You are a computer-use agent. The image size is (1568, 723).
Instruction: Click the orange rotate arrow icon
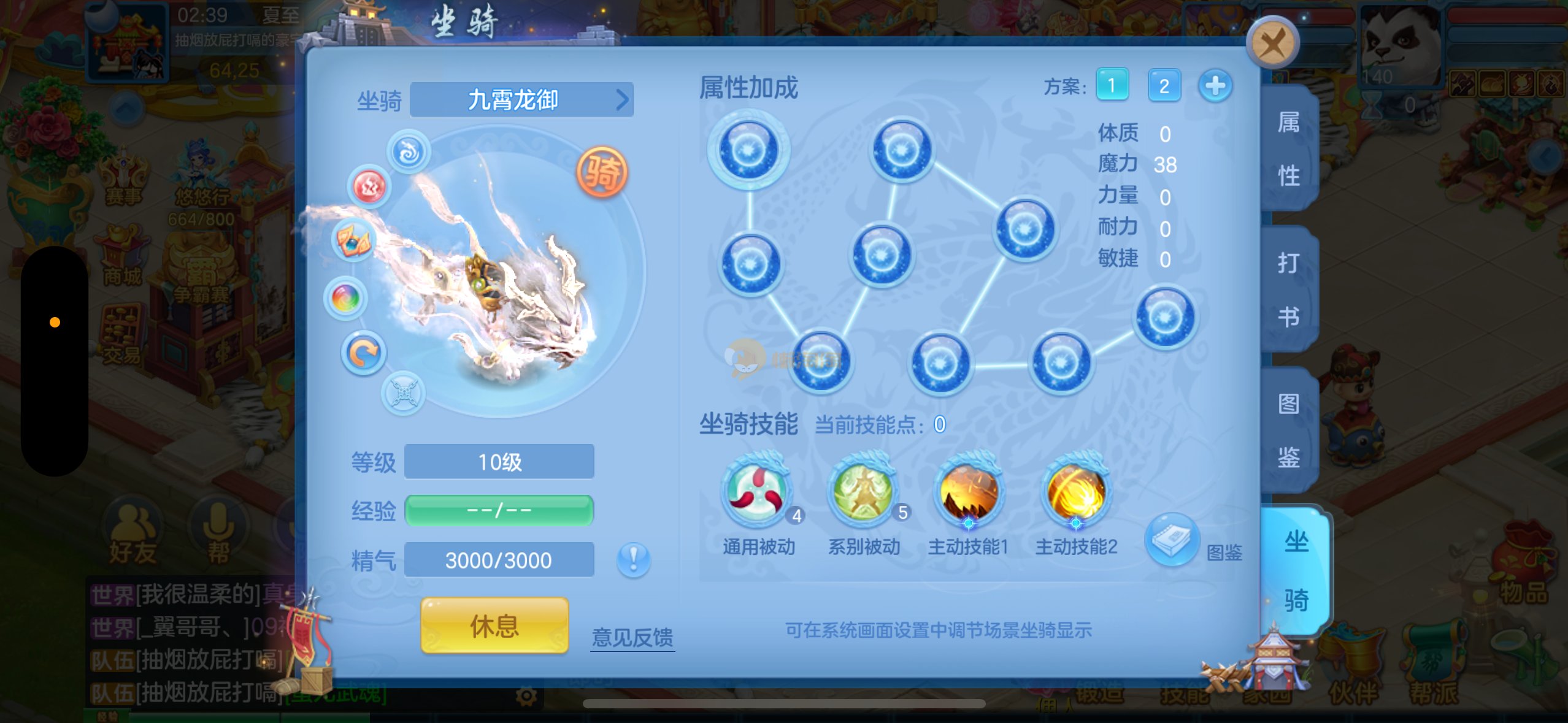pos(363,353)
